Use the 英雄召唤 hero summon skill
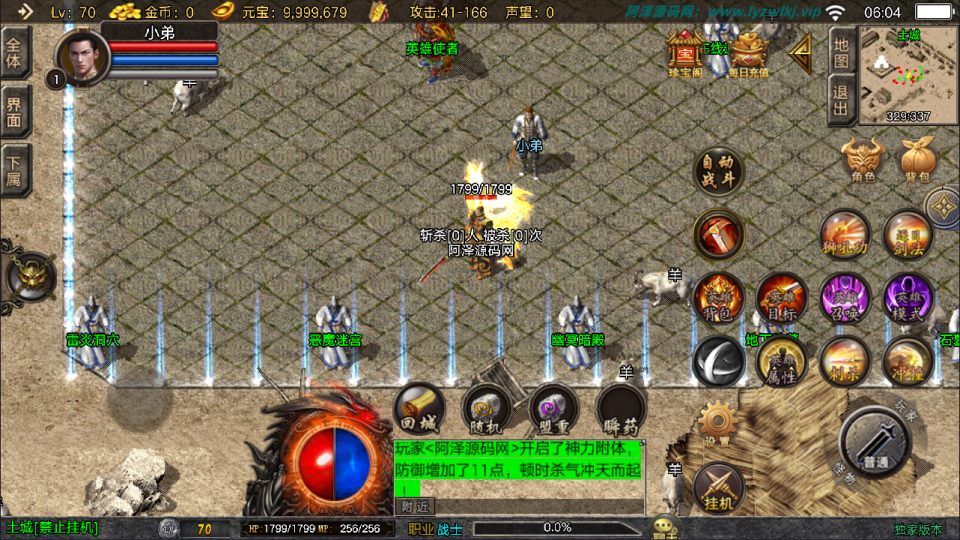Viewport: 960px width, 540px height. coord(845,296)
